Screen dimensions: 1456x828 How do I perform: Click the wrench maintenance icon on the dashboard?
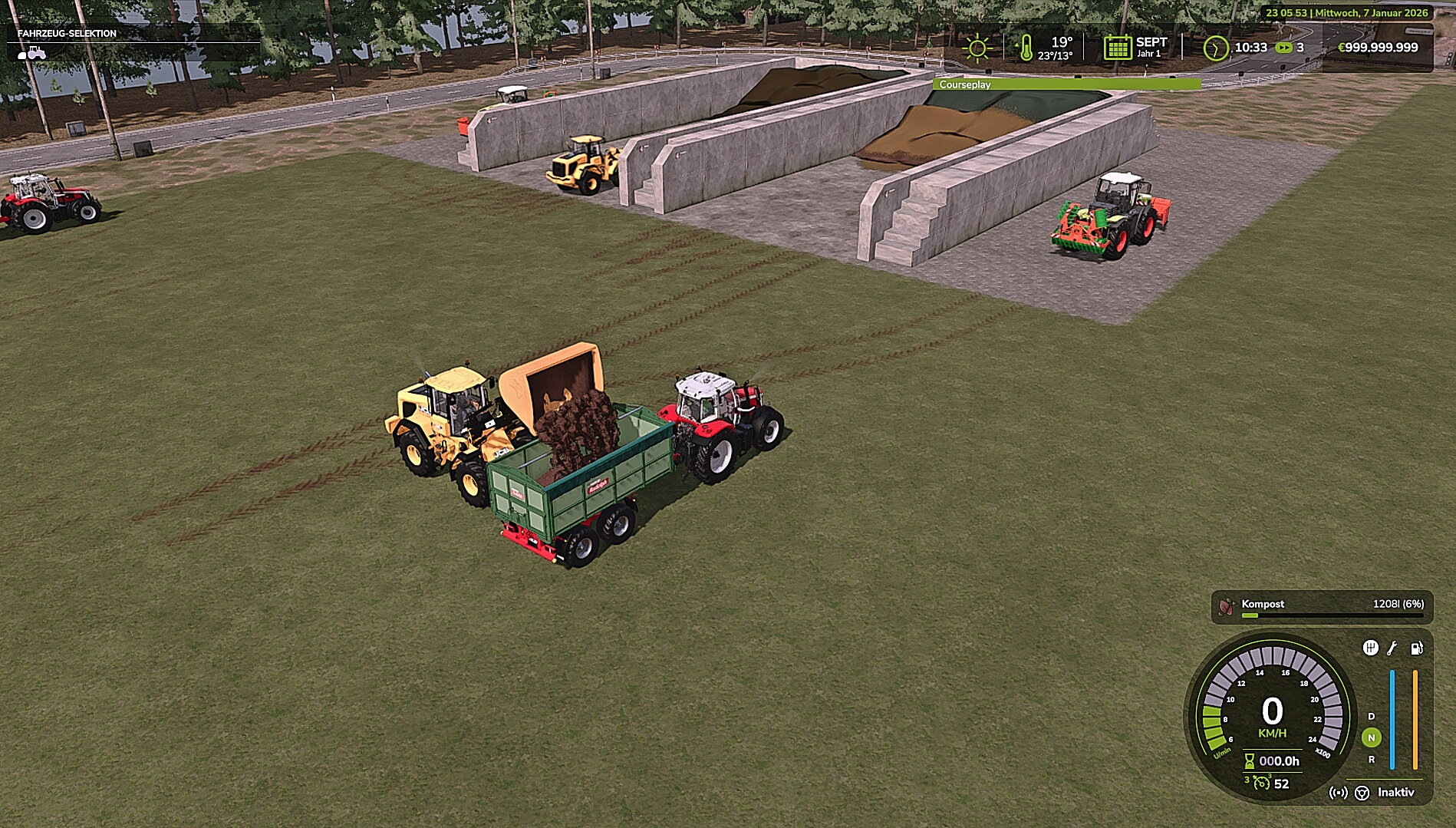pyautogui.click(x=1392, y=649)
